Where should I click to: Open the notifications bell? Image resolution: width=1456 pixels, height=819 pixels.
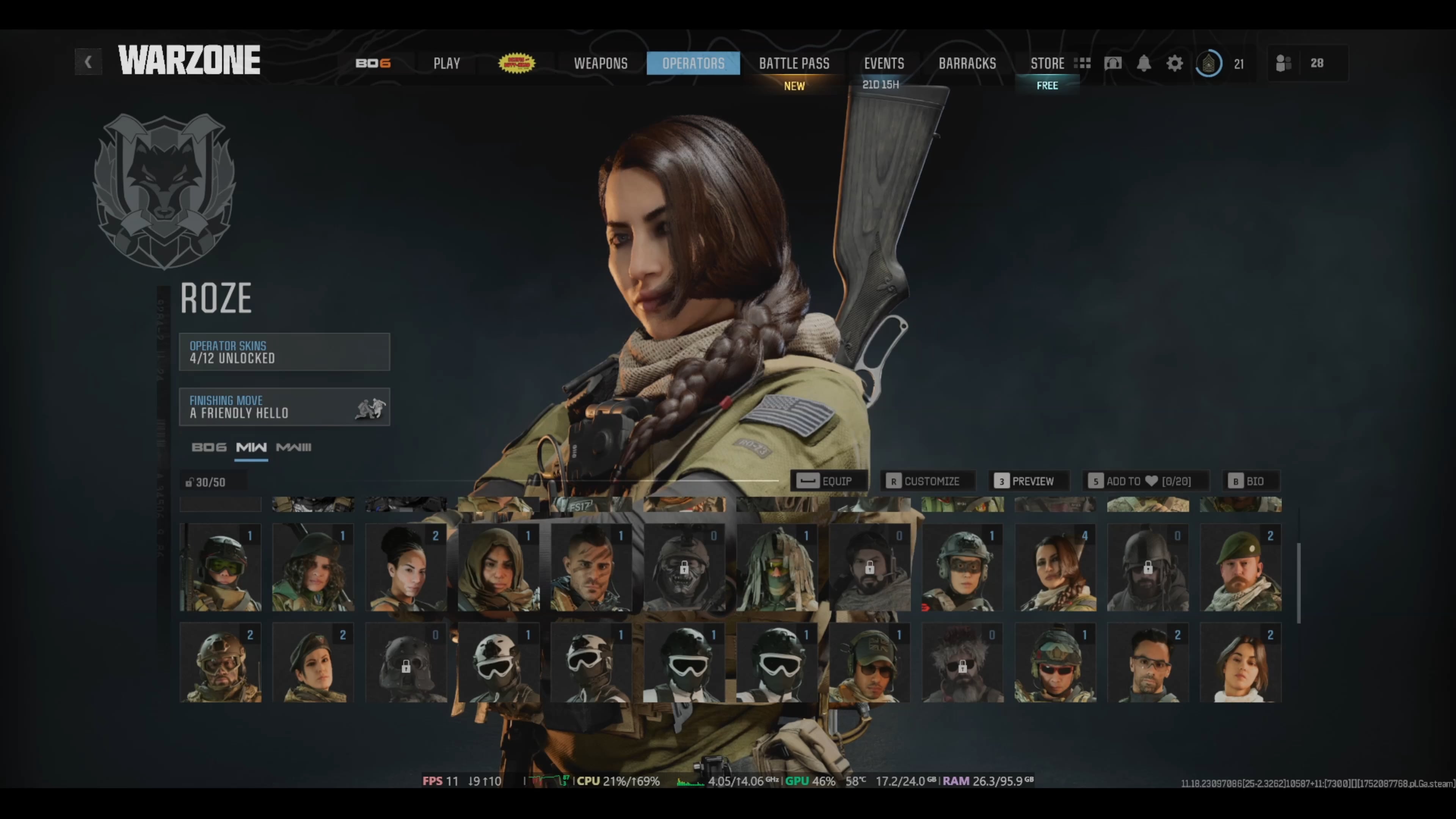(1144, 63)
